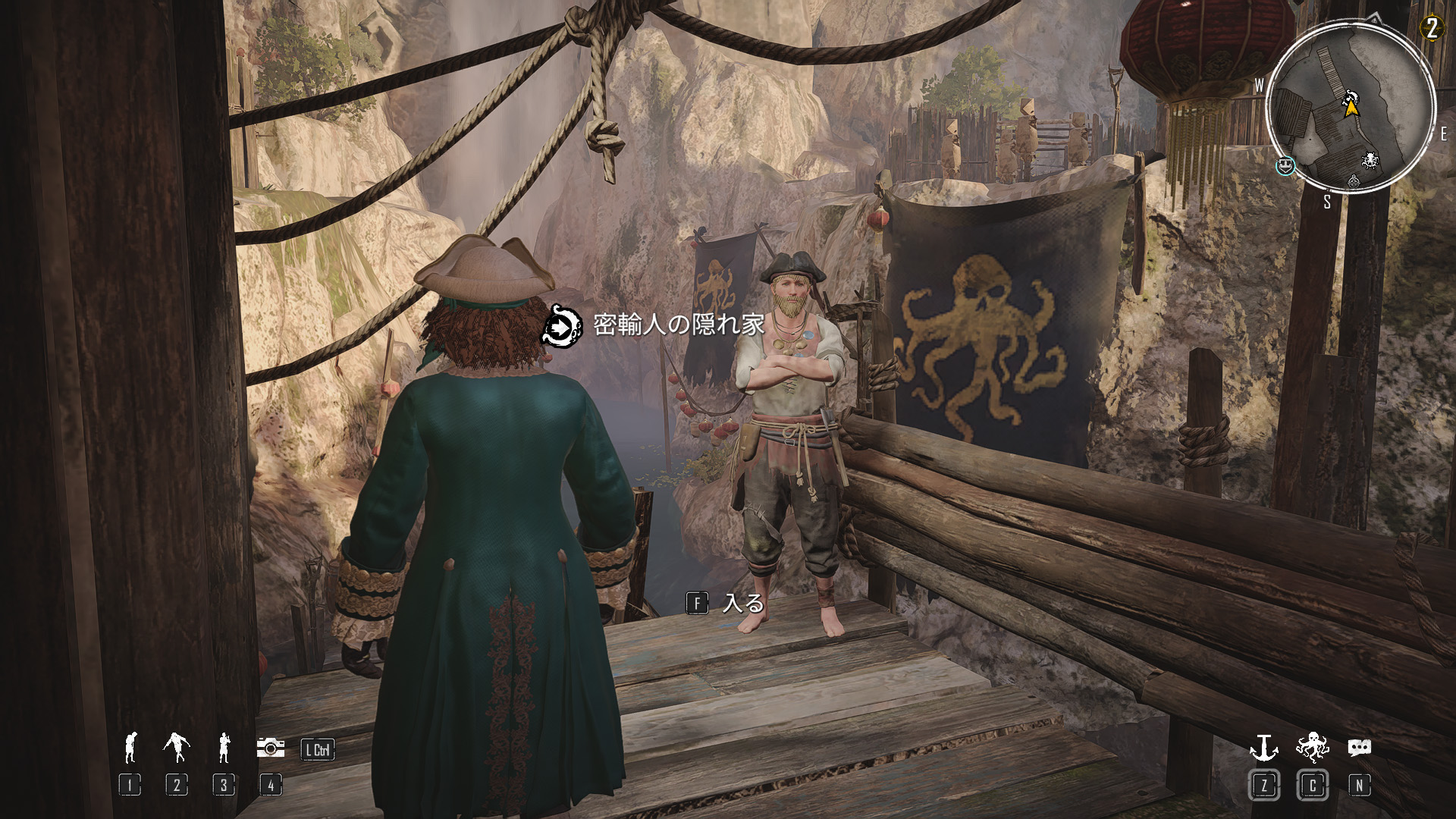Open the octopus skull menu icon
The width and height of the screenshot is (1456, 819).
[x=1312, y=748]
